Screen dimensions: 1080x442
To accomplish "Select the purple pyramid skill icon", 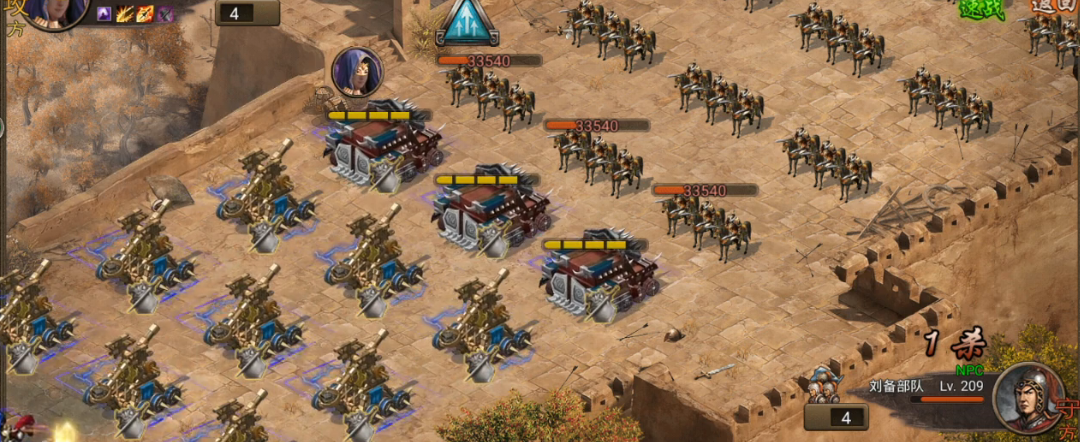I will (104, 14).
